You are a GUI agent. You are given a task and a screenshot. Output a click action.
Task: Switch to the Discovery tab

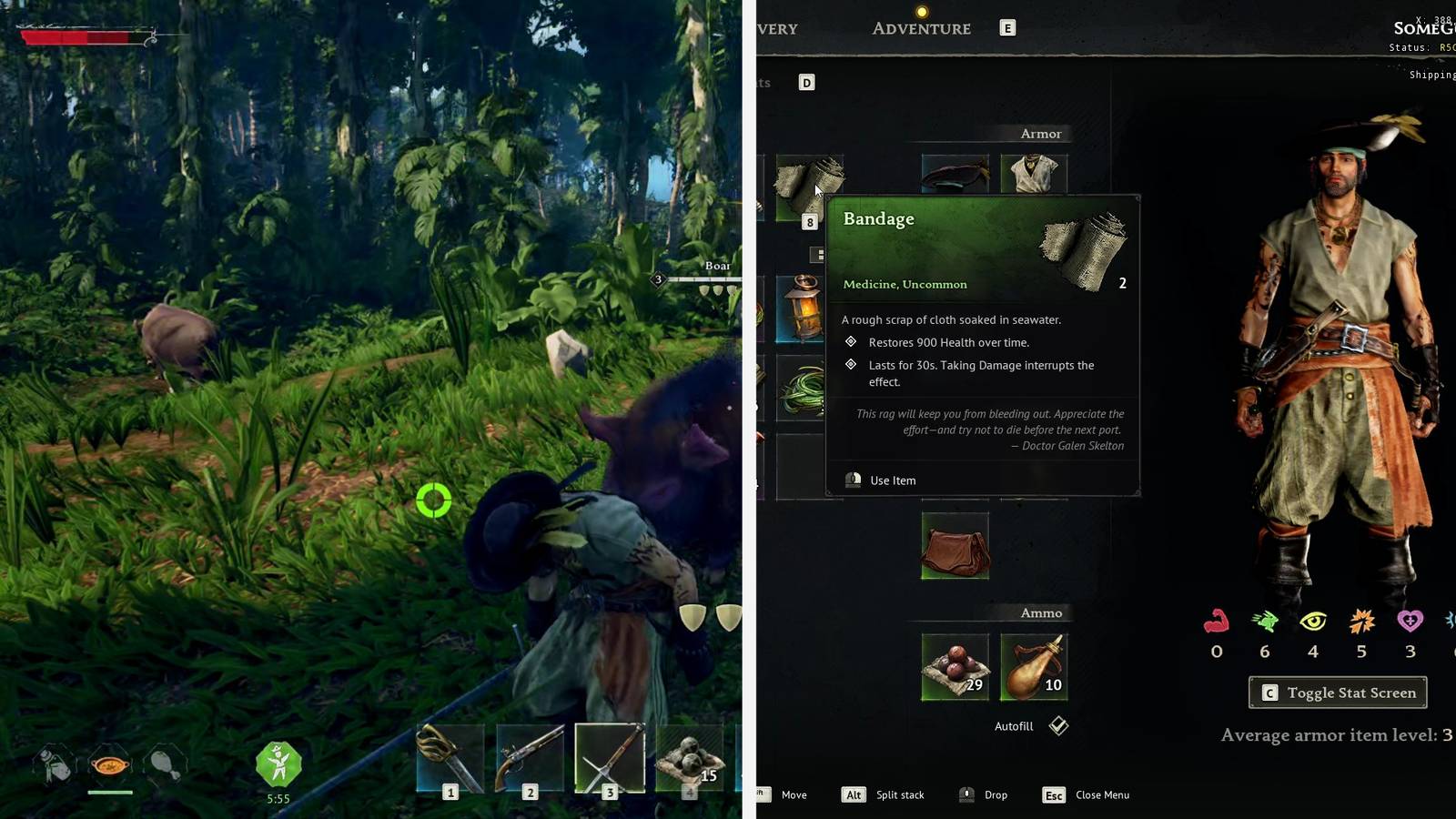(775, 28)
